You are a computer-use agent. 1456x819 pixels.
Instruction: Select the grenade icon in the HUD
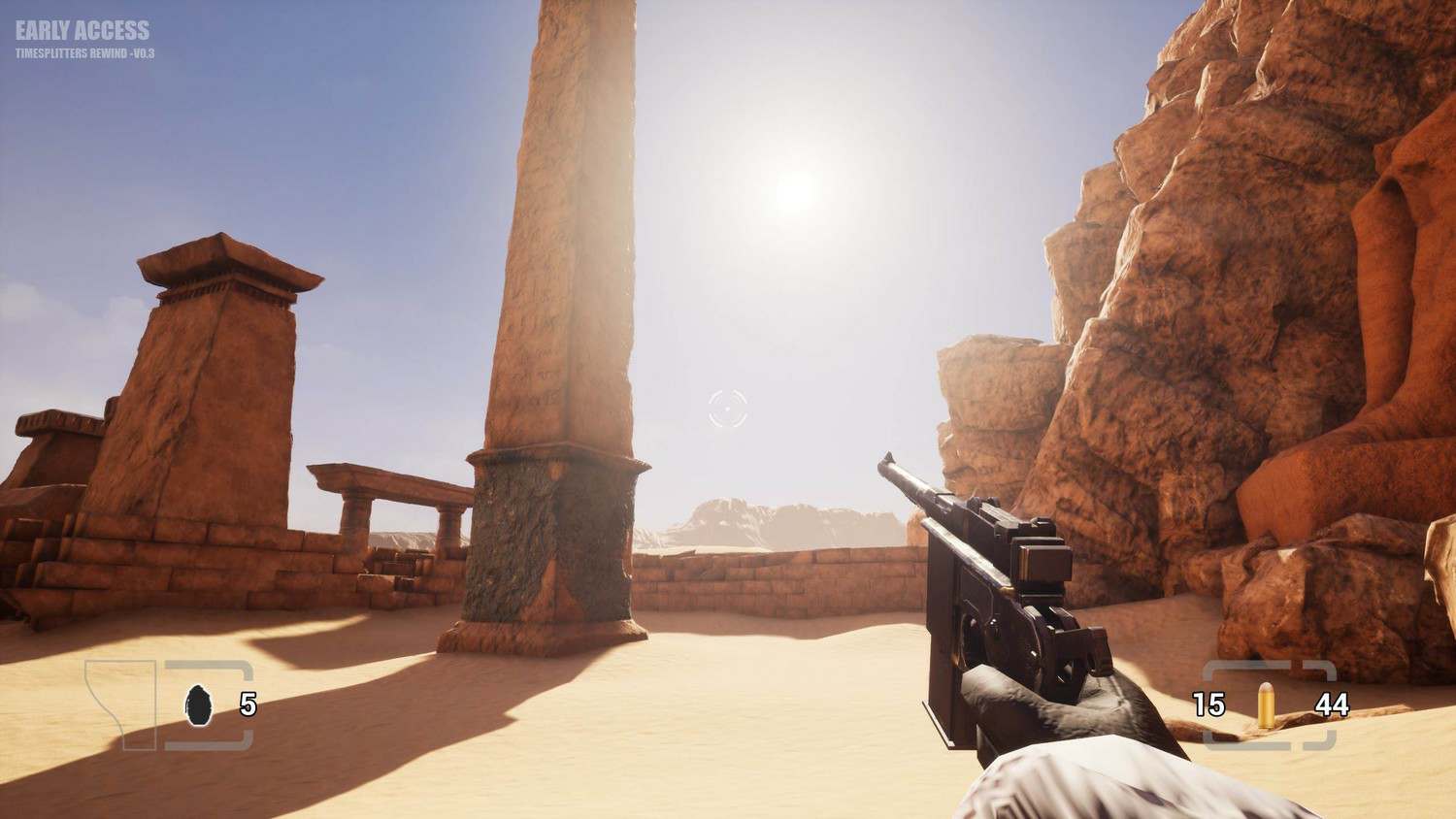coord(198,704)
